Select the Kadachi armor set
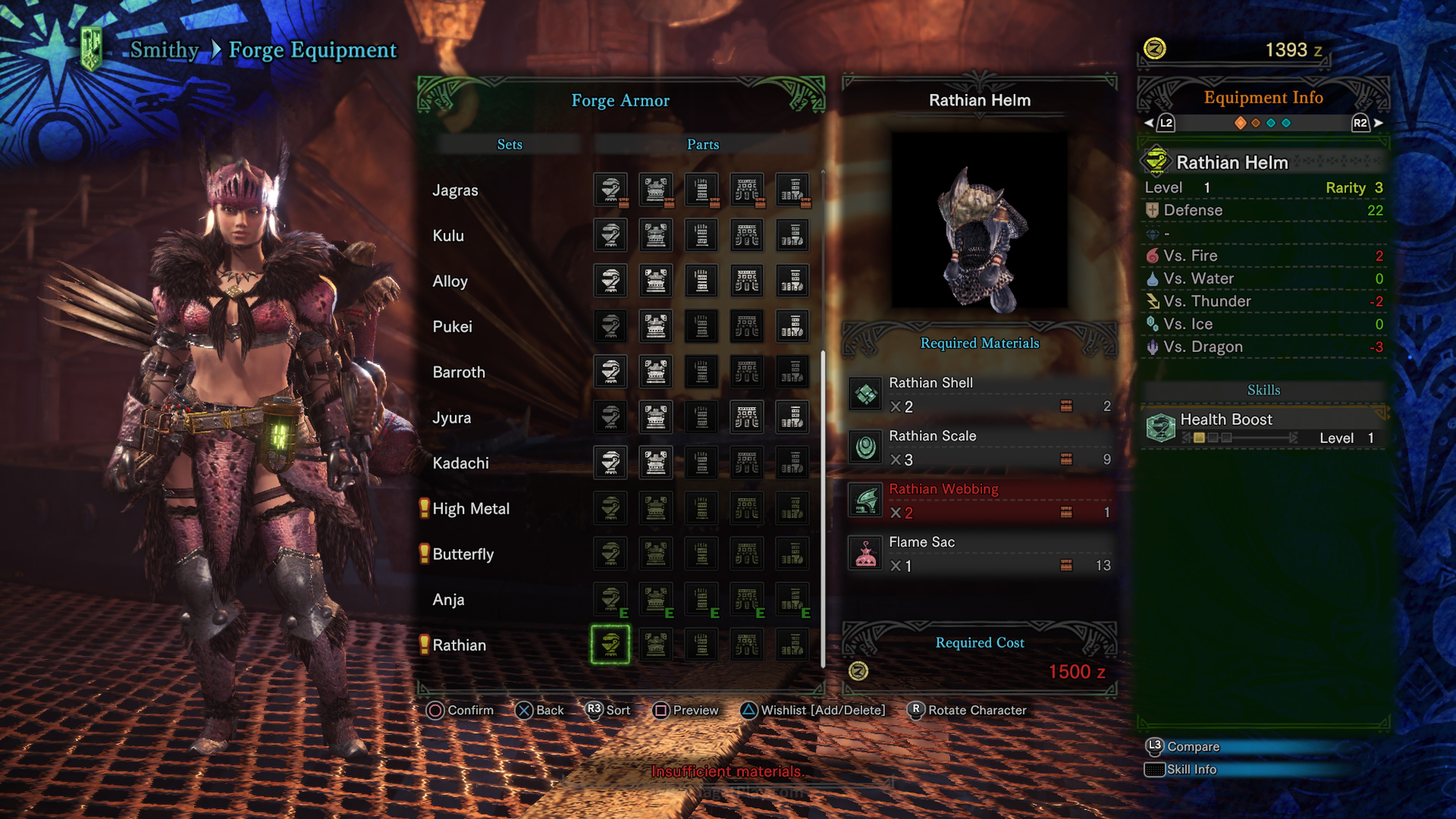The image size is (1456, 819). 460,463
